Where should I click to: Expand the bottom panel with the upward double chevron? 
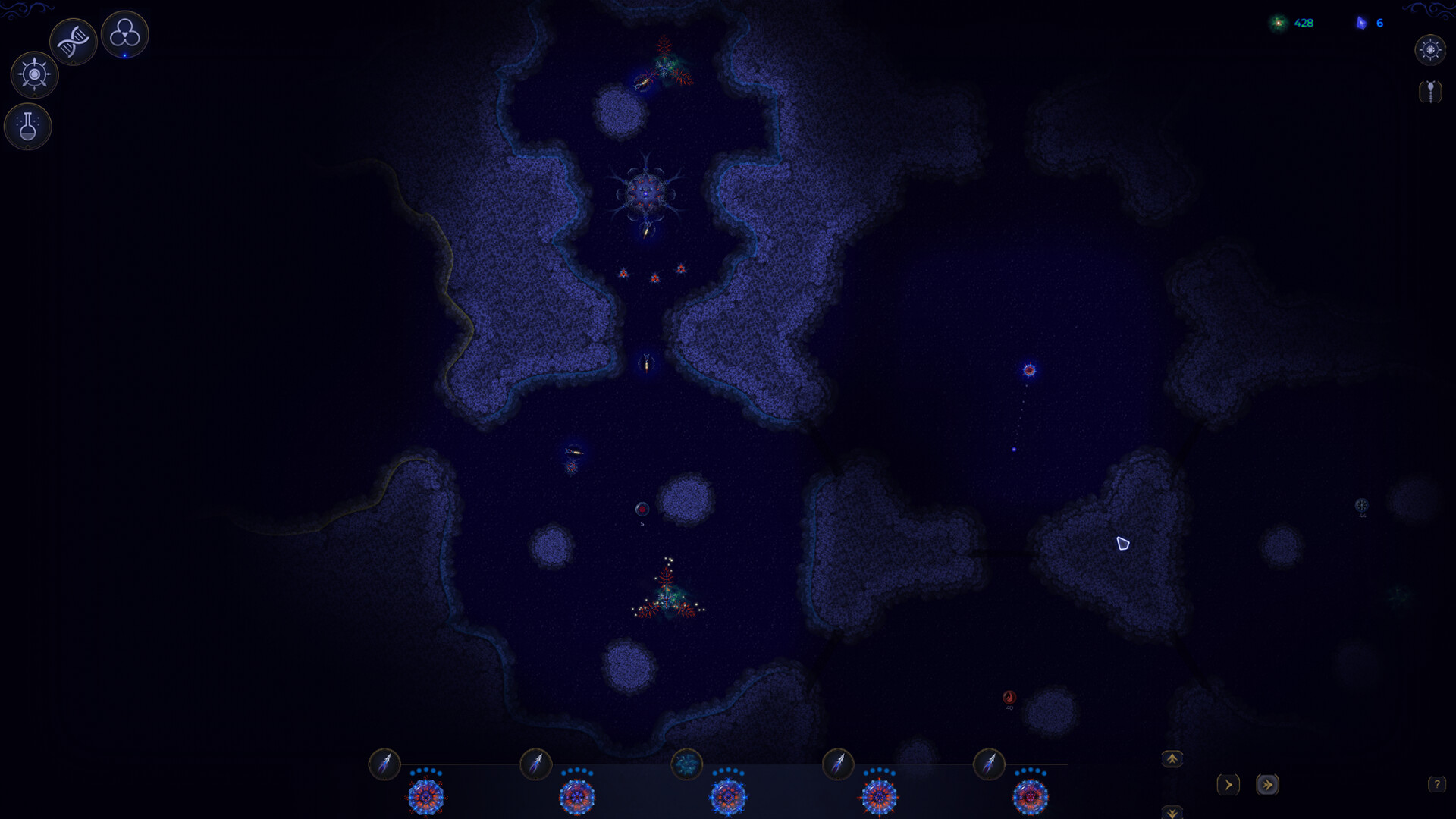click(x=1172, y=758)
